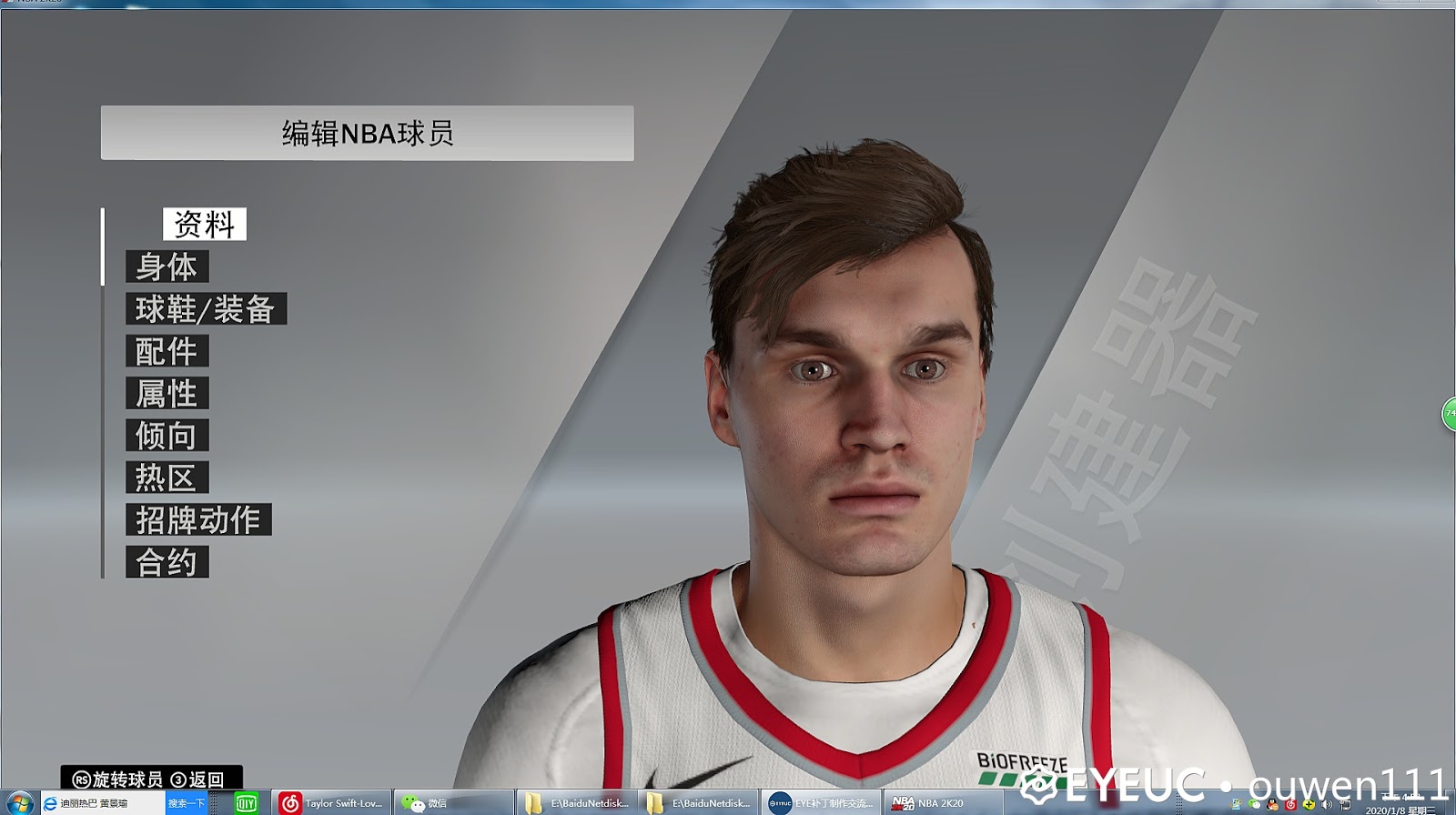Image resolution: width=1456 pixels, height=815 pixels.
Task: Open the 配件 (Accessories) section
Action: (167, 351)
